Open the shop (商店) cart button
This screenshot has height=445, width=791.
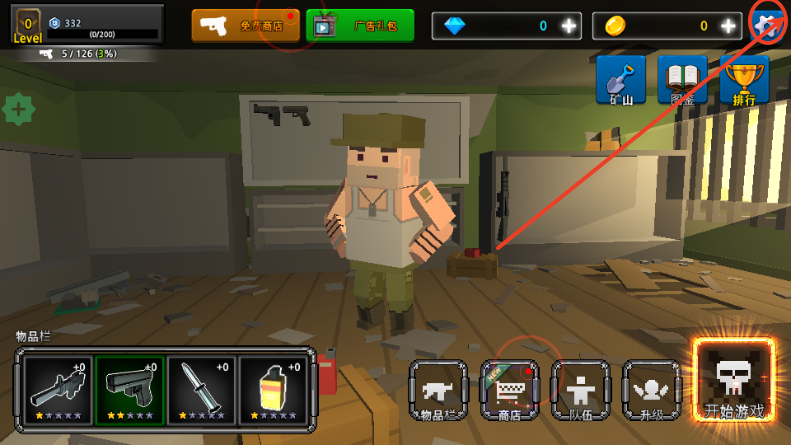click(510, 390)
